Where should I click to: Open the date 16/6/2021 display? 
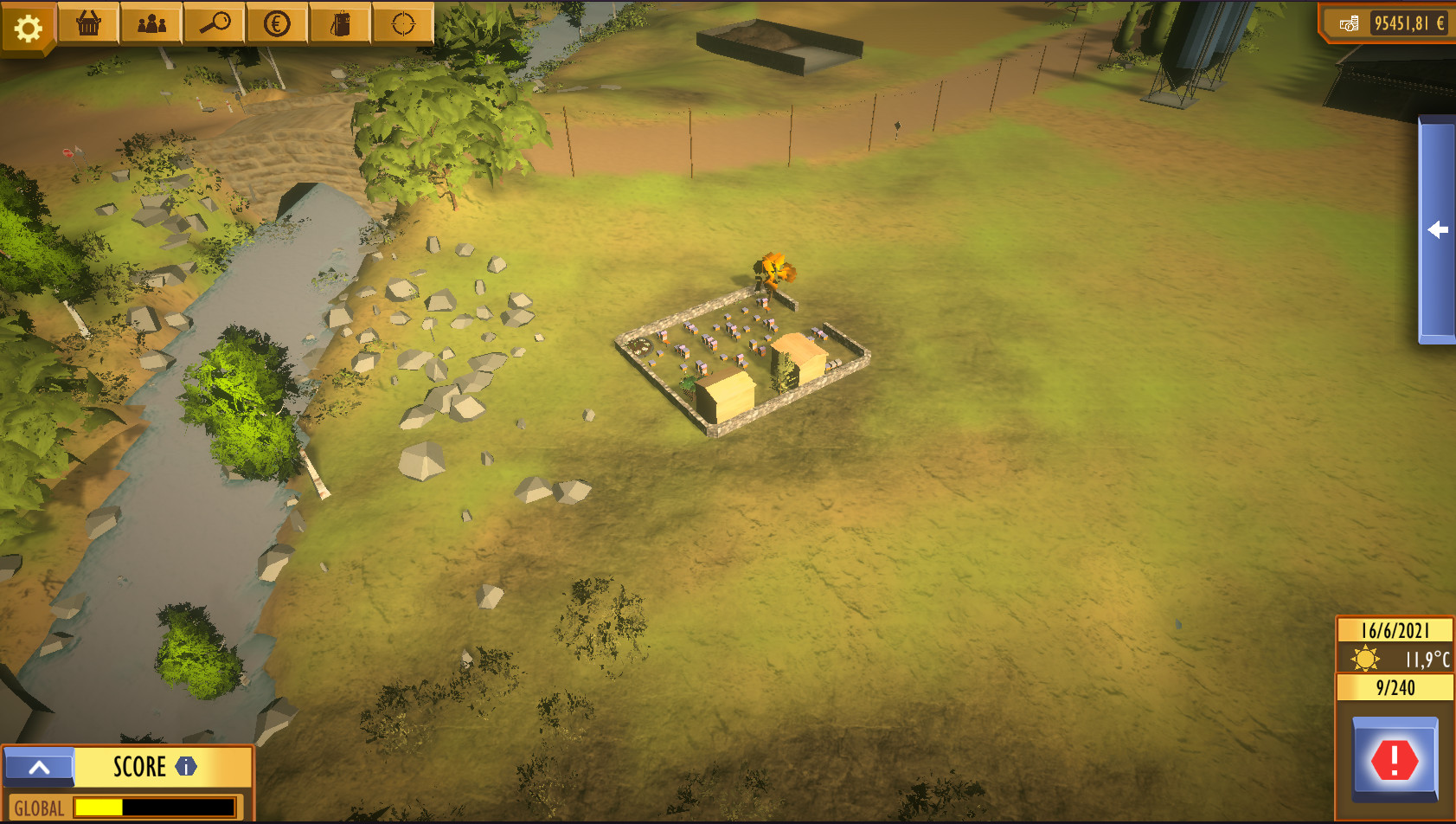click(1395, 630)
